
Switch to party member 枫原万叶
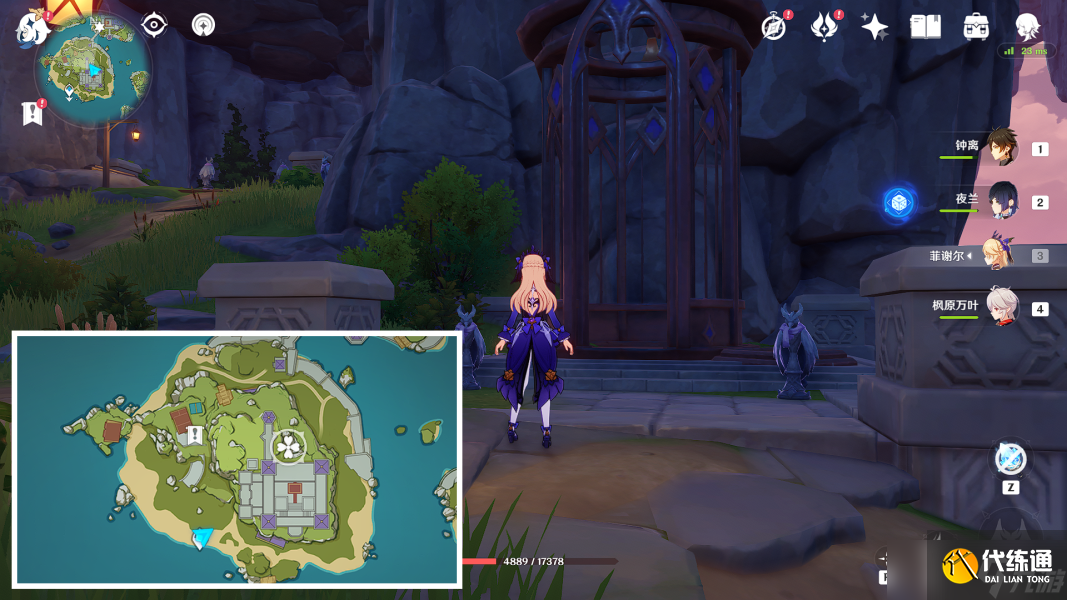[1001, 307]
